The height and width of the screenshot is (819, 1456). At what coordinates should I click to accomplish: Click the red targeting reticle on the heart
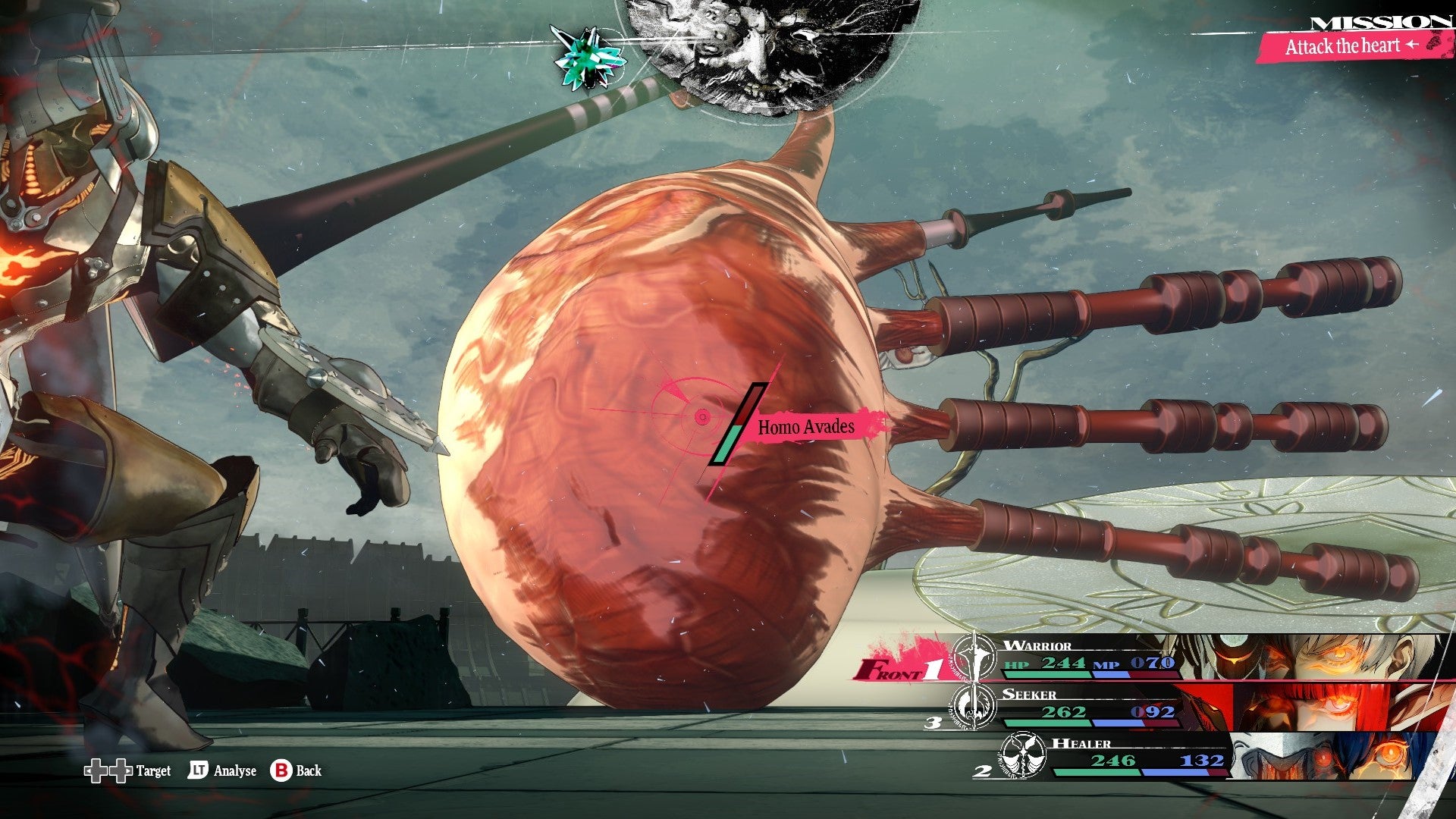701,416
